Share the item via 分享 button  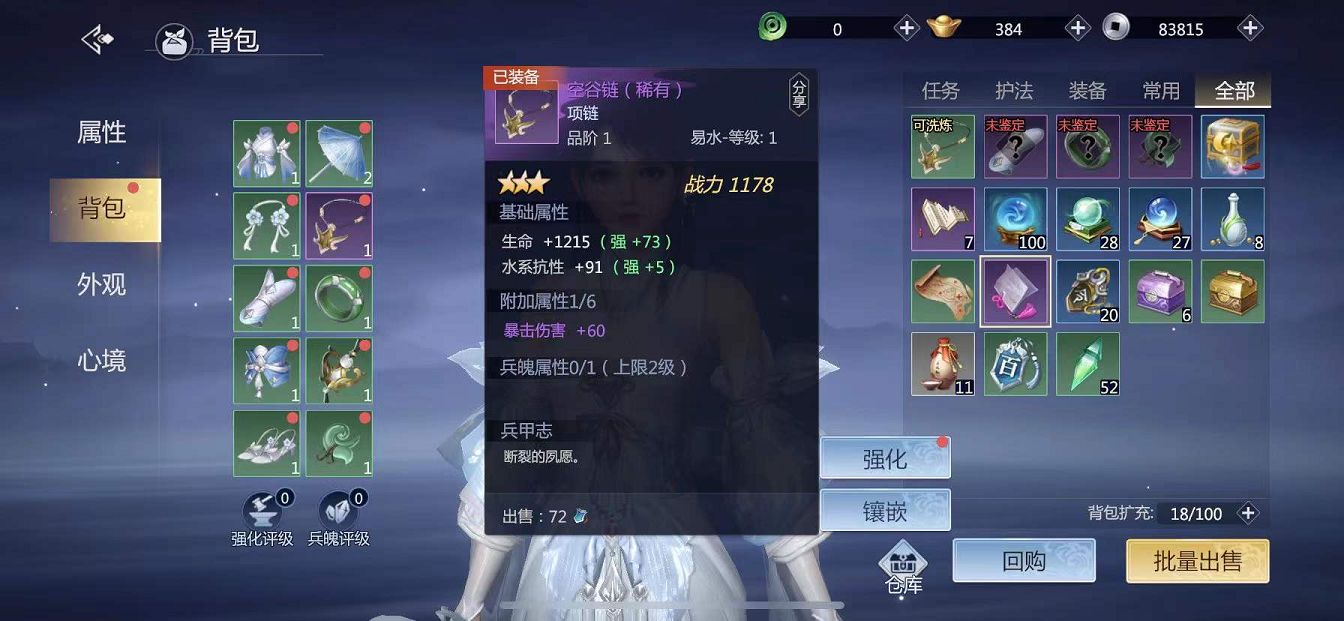tap(798, 95)
